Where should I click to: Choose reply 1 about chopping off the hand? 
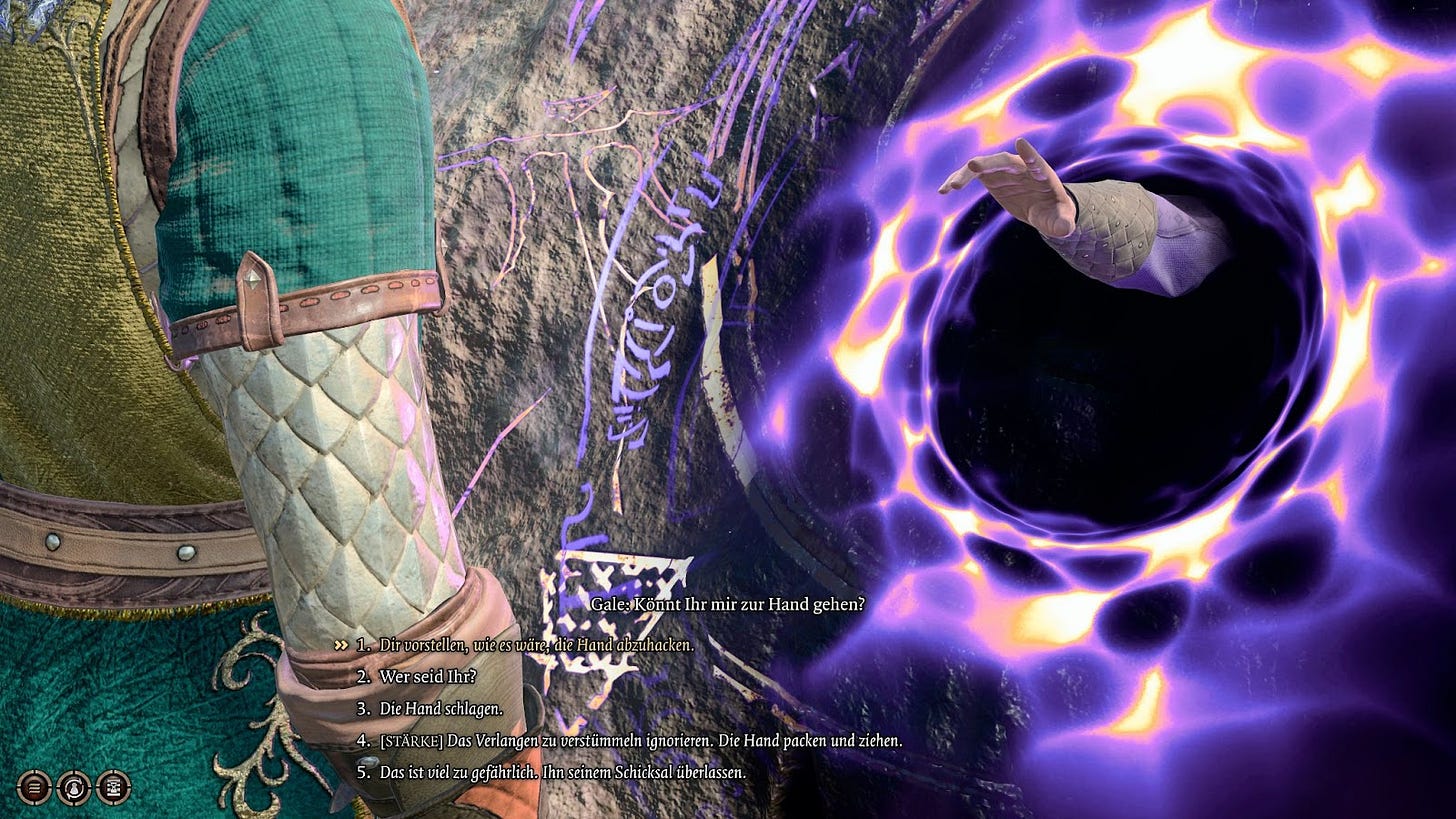(536, 645)
